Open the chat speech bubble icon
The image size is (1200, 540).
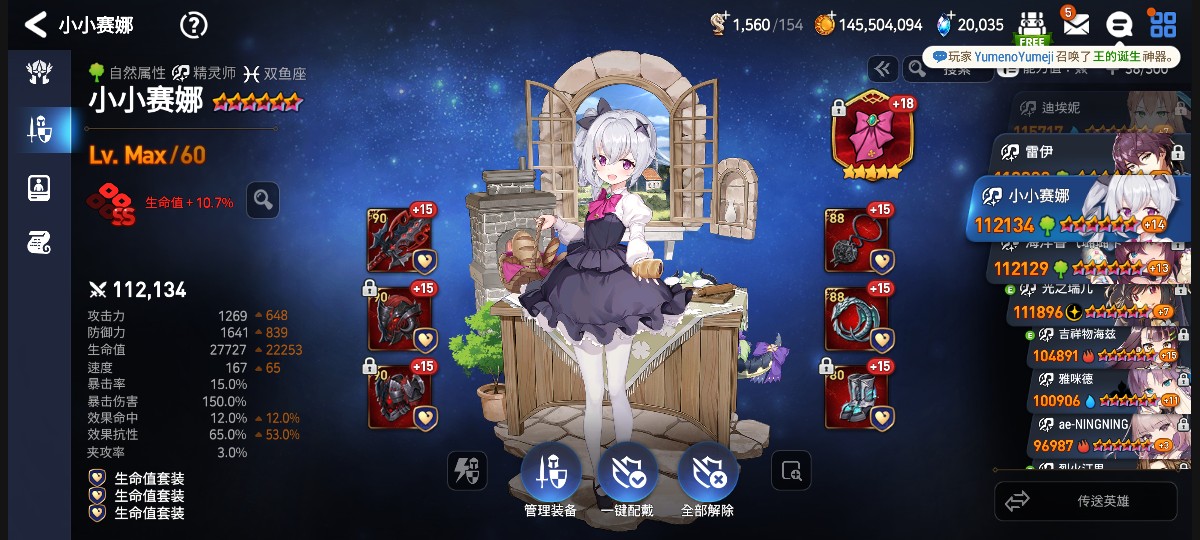(x=1119, y=24)
